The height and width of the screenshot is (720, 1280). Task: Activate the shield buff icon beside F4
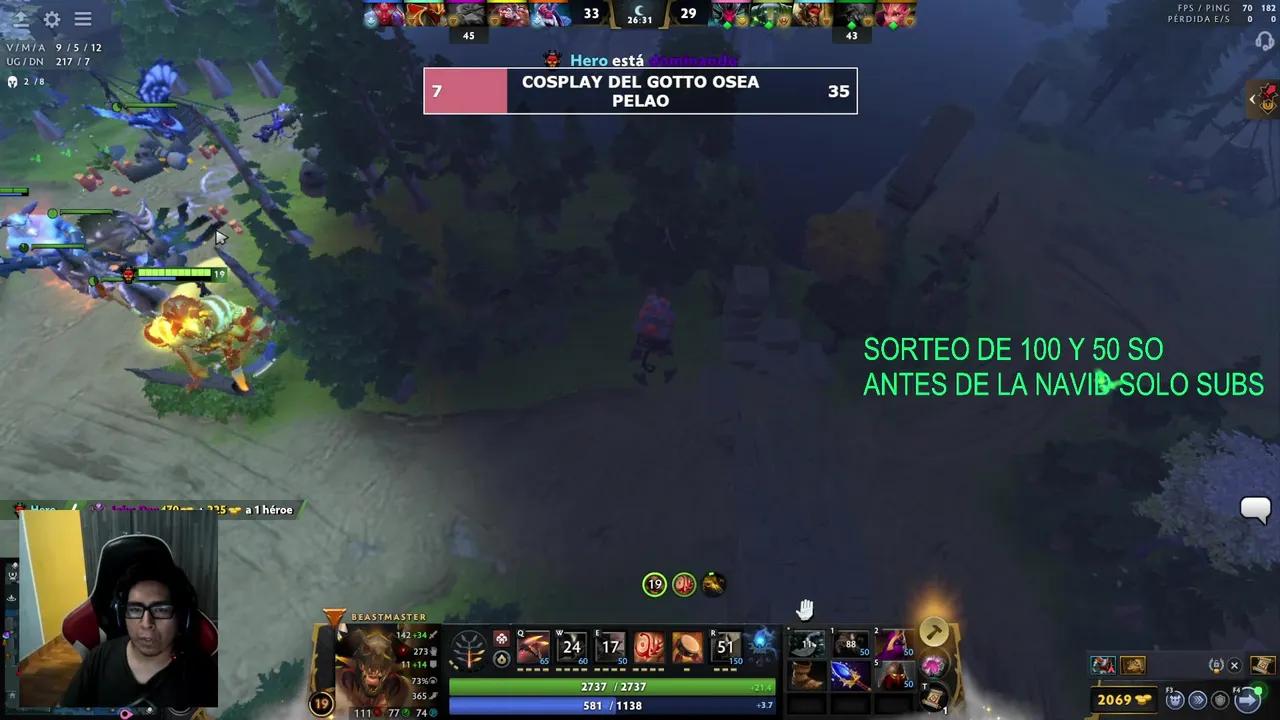pos(1220,699)
